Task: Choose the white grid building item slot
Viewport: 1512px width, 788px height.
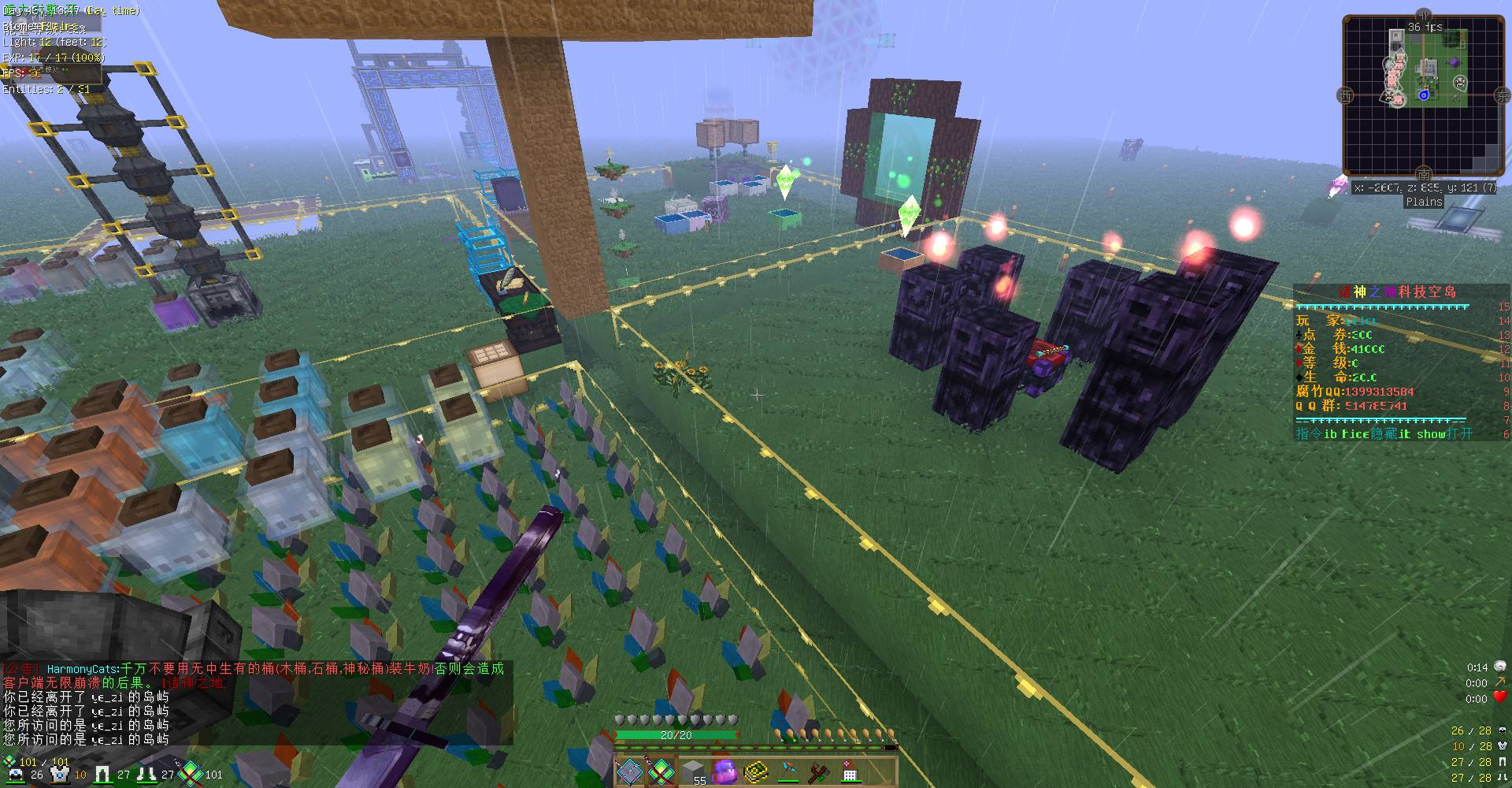Action: point(850,771)
